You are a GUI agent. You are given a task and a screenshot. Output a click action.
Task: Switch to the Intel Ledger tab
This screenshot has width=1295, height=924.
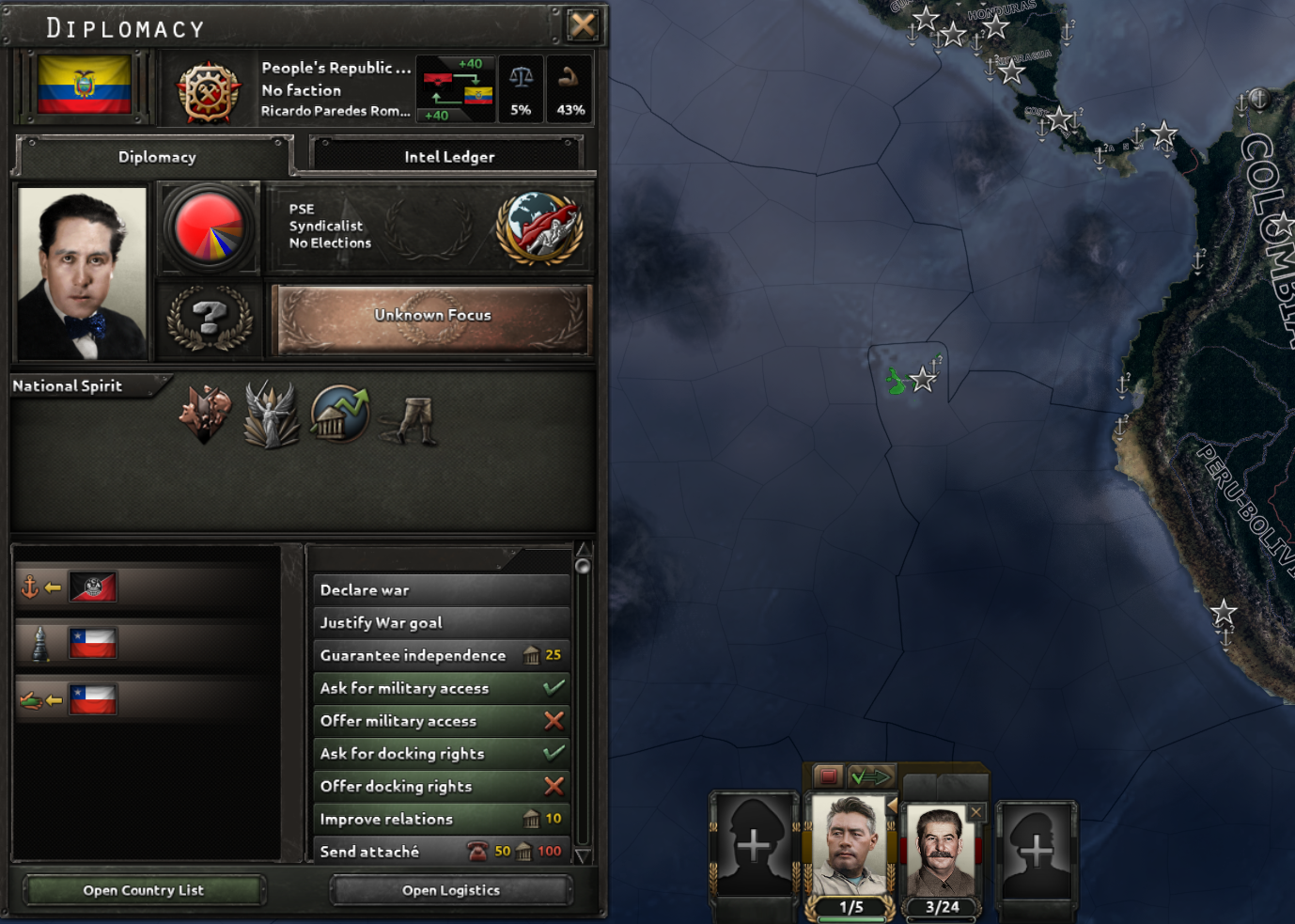tap(447, 156)
